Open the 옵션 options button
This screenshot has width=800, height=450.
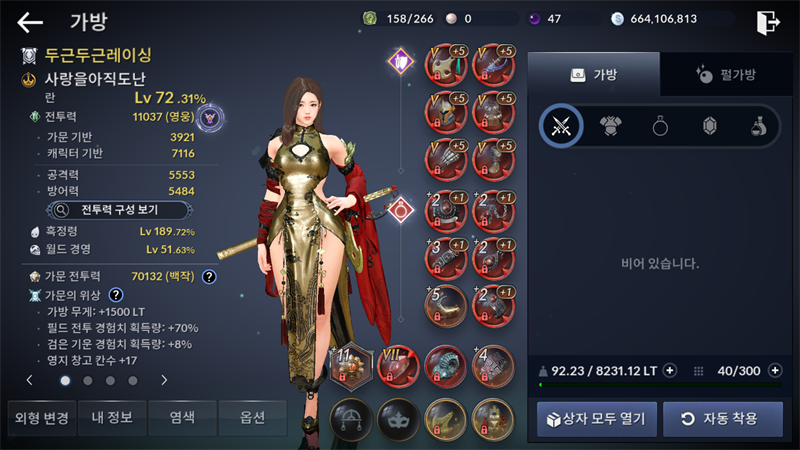(252, 417)
